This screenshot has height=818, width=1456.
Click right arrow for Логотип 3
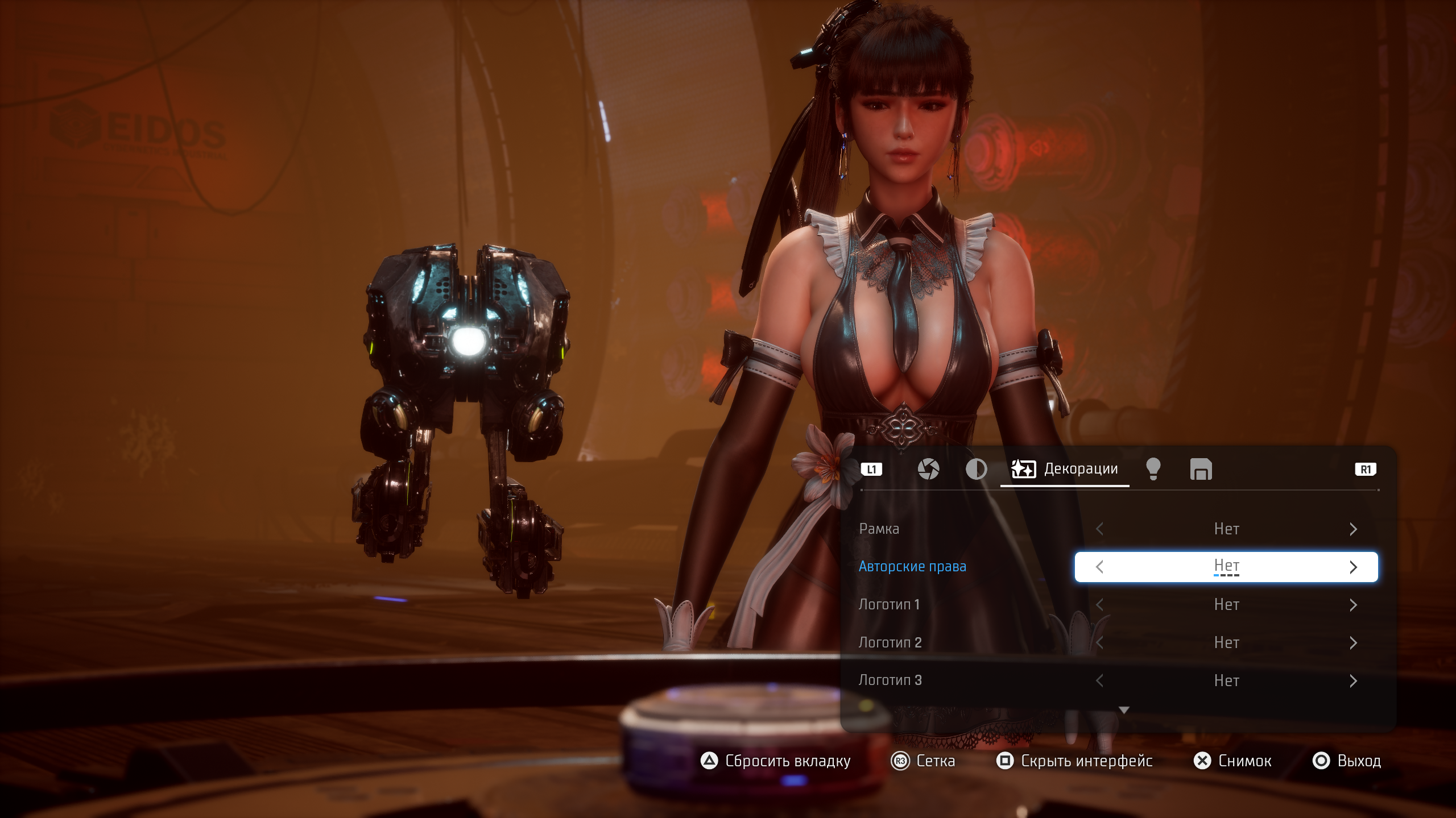(1353, 680)
